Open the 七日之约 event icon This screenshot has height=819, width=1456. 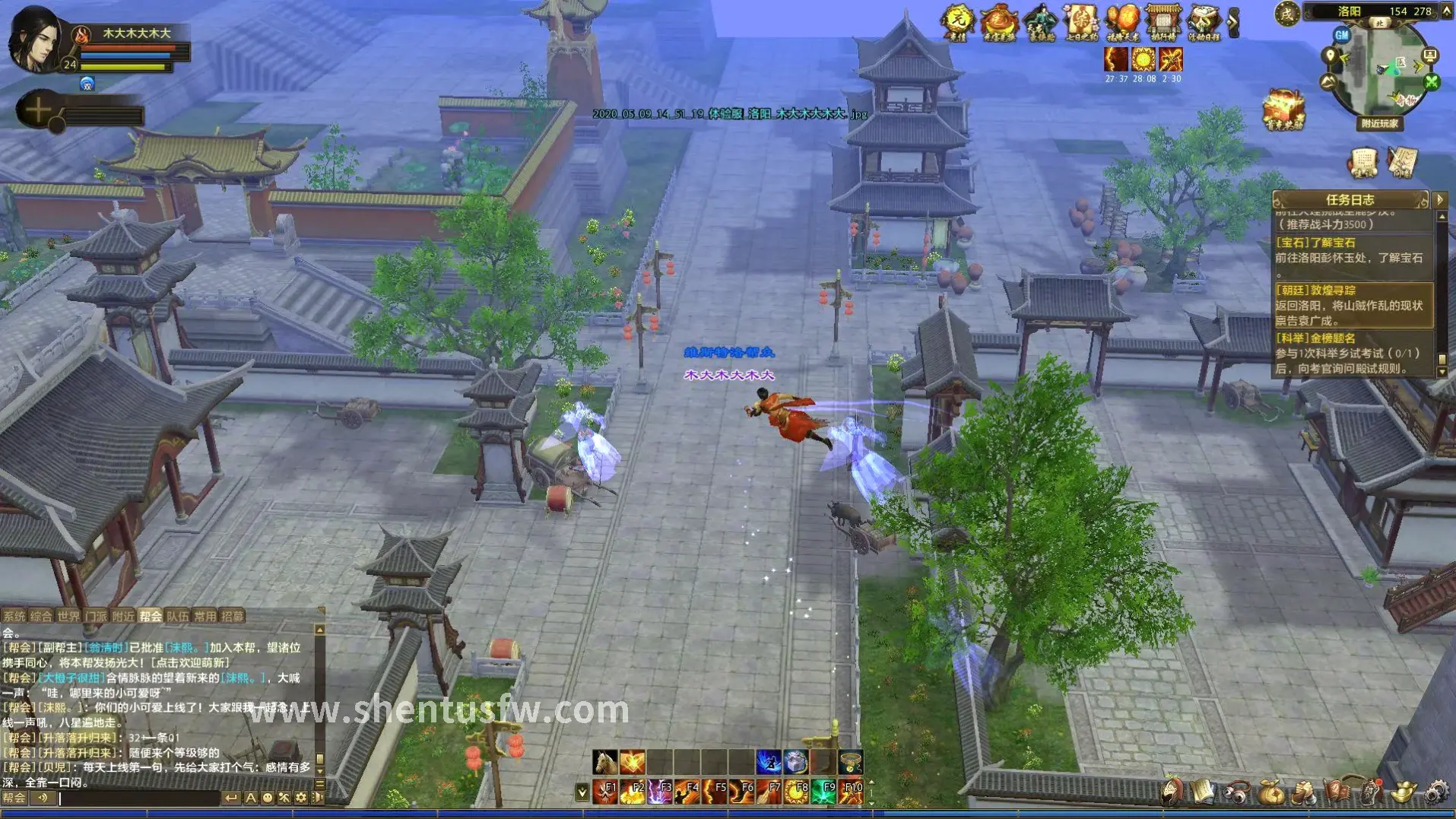[1080, 23]
